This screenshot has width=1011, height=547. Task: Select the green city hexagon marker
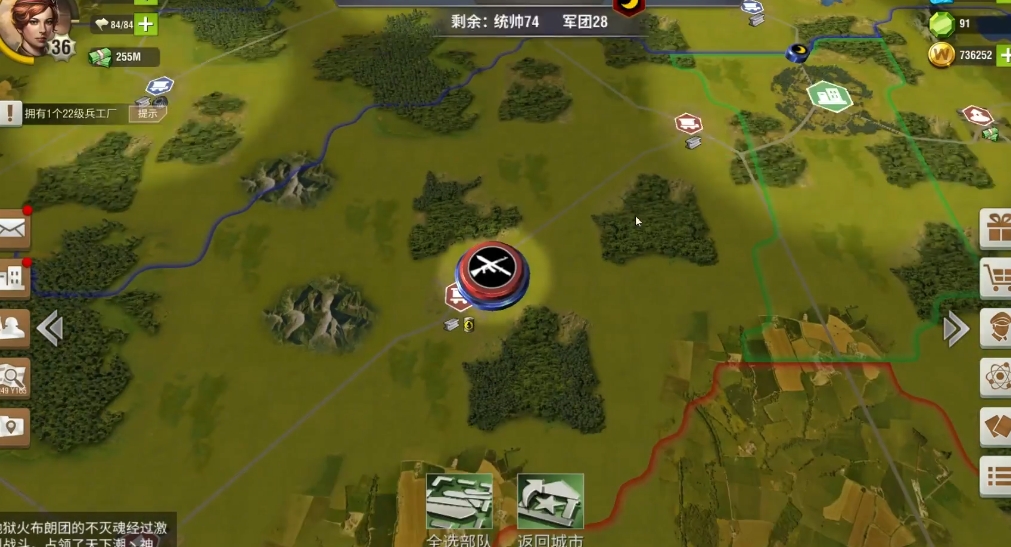click(x=829, y=96)
